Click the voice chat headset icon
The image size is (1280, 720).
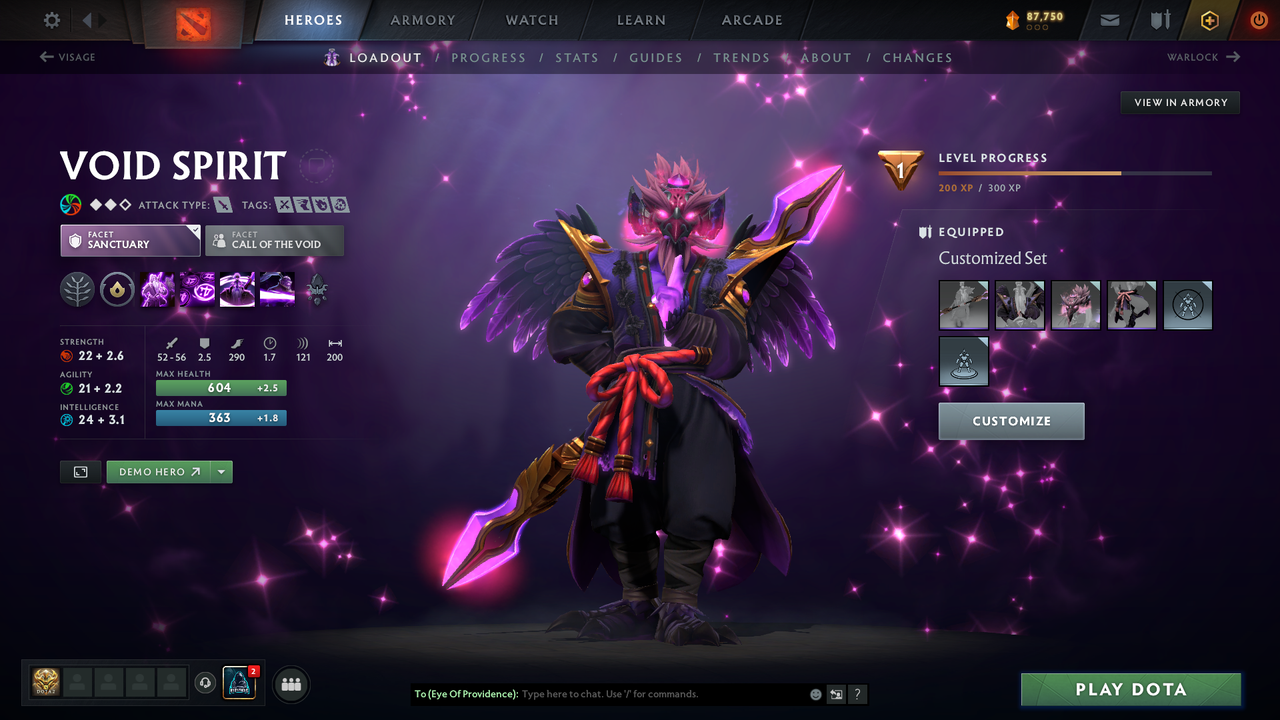207,683
